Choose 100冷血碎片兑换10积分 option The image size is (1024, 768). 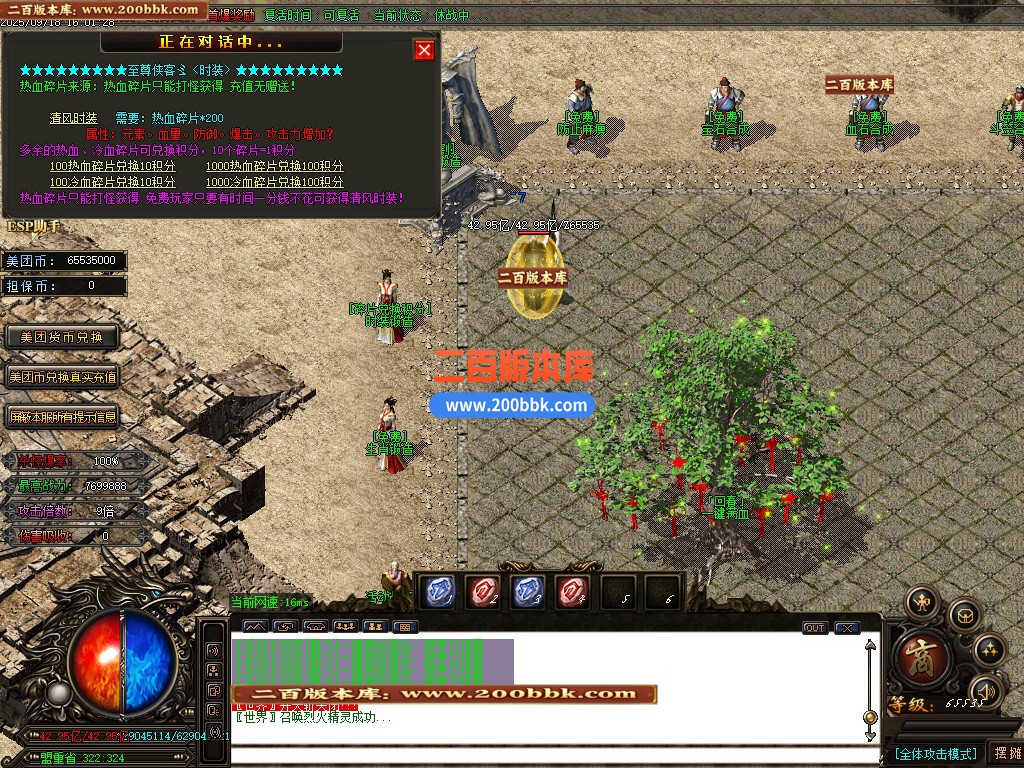click(112, 182)
